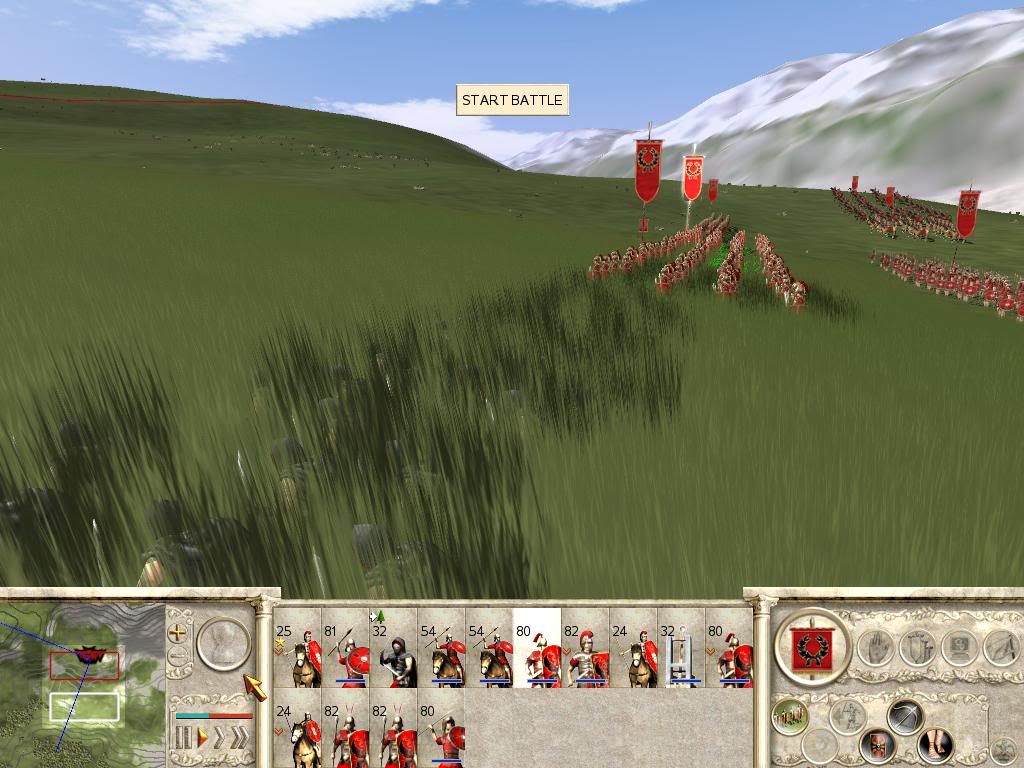
Task: Select the siege engine unit card
Action: click(681, 648)
